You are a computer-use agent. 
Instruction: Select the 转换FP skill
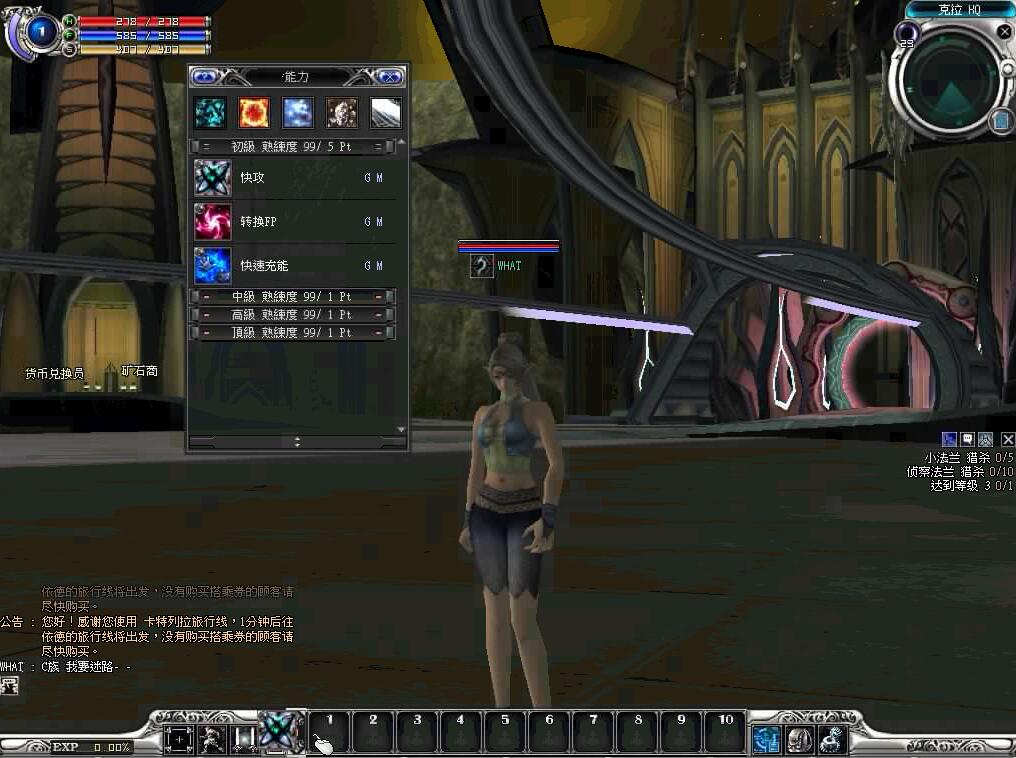pyautogui.click(x=213, y=221)
